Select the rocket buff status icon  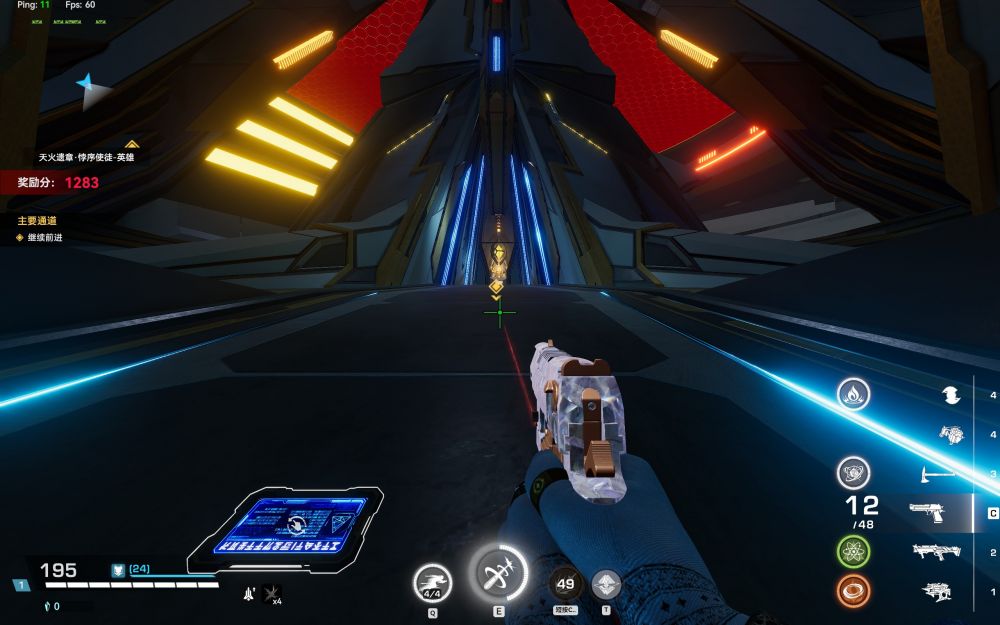point(247,594)
